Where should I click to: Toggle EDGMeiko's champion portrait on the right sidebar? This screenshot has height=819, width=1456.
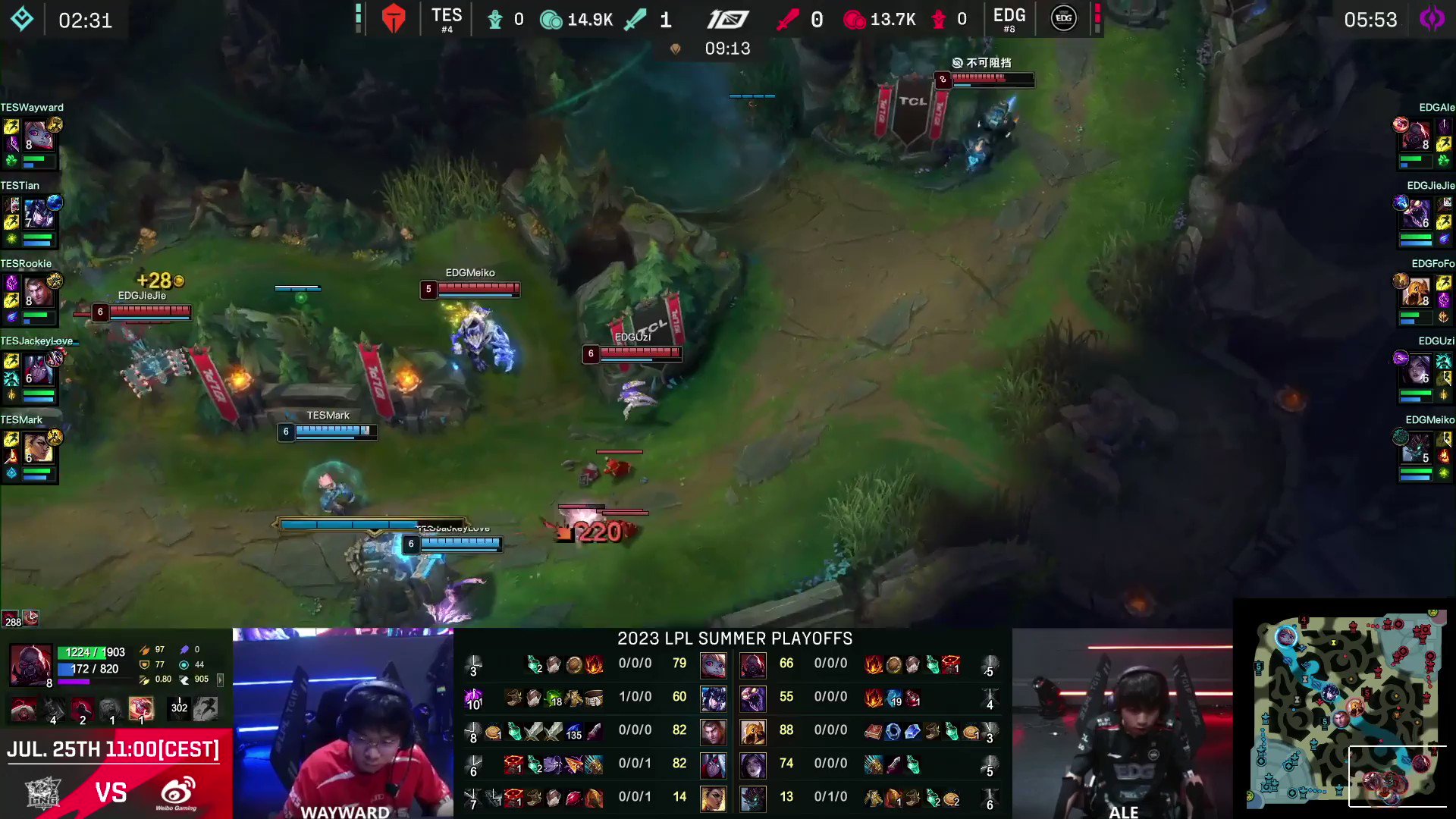pos(1415,447)
